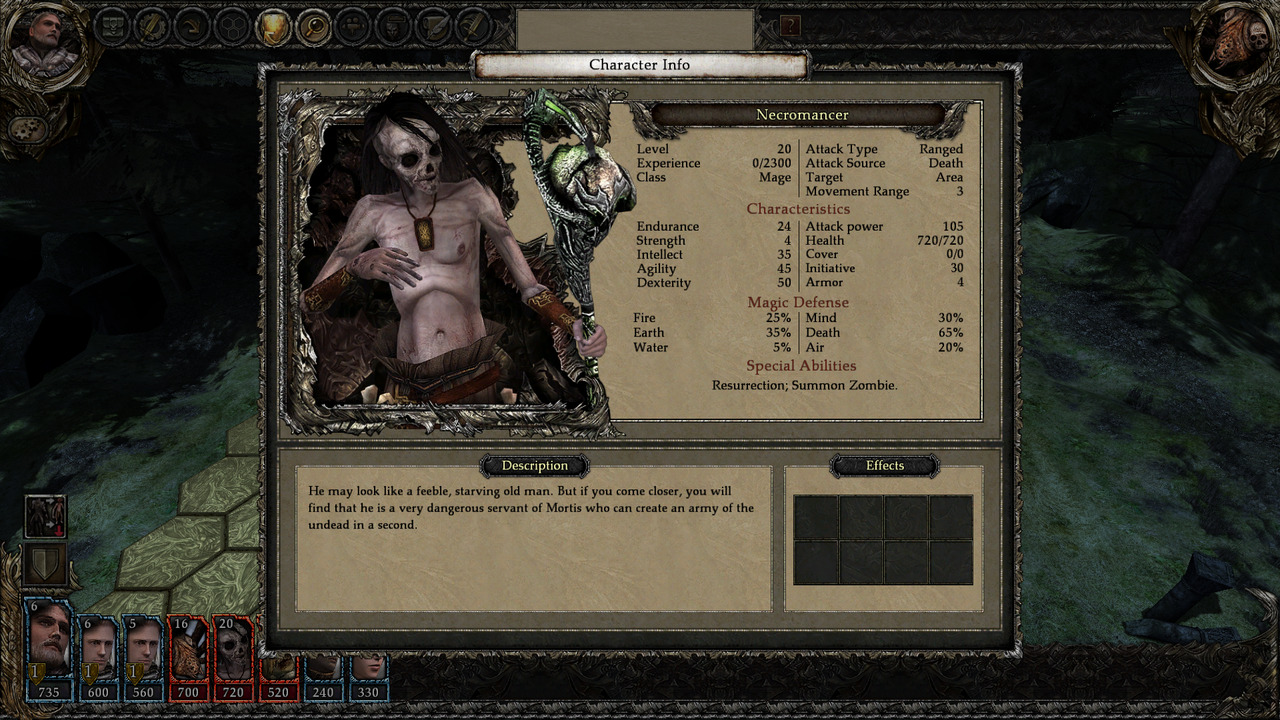The width and height of the screenshot is (1280, 720).
Task: Toggle the magnifying glass inspect icon
Action: pos(313,27)
